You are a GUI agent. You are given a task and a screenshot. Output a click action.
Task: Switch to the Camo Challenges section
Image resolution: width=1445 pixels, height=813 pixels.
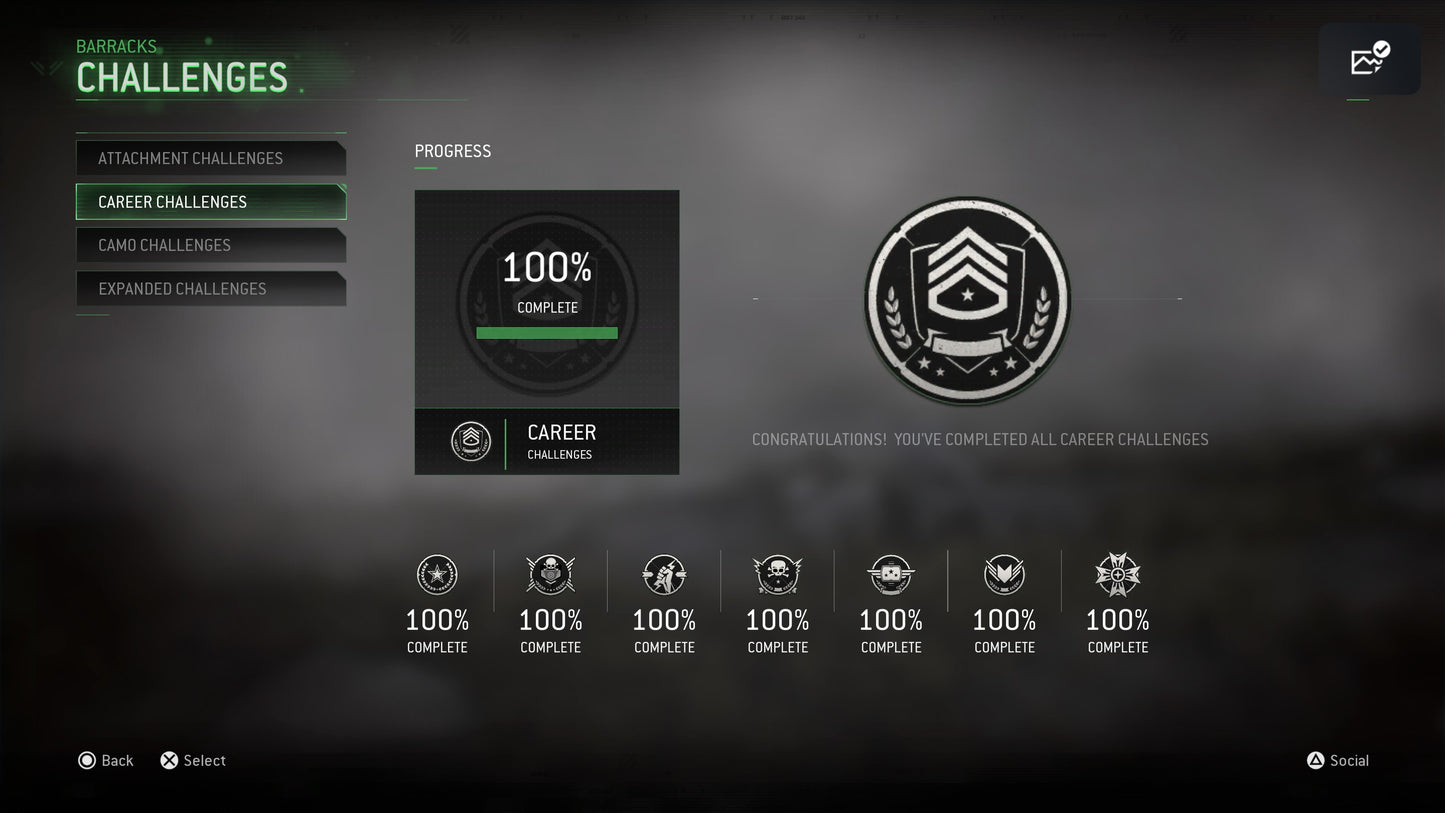211,245
